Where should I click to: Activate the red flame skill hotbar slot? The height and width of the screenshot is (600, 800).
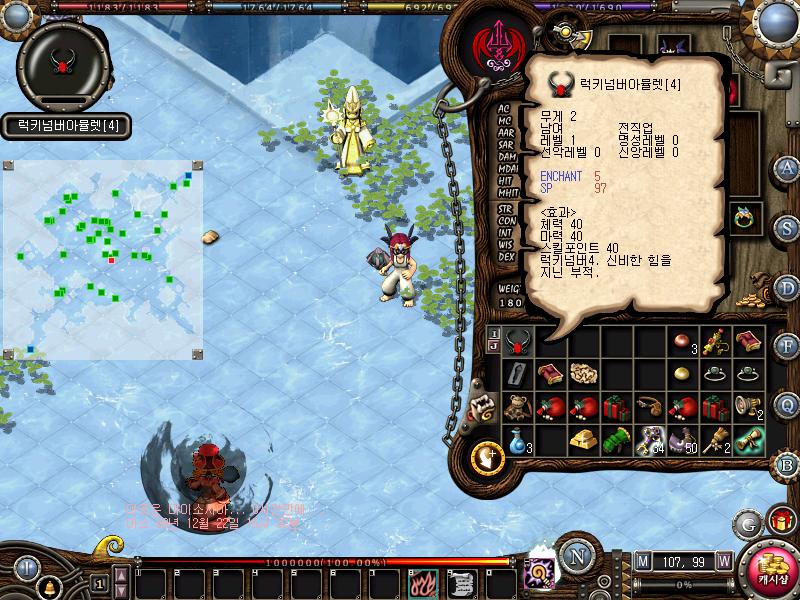pyautogui.click(x=421, y=581)
